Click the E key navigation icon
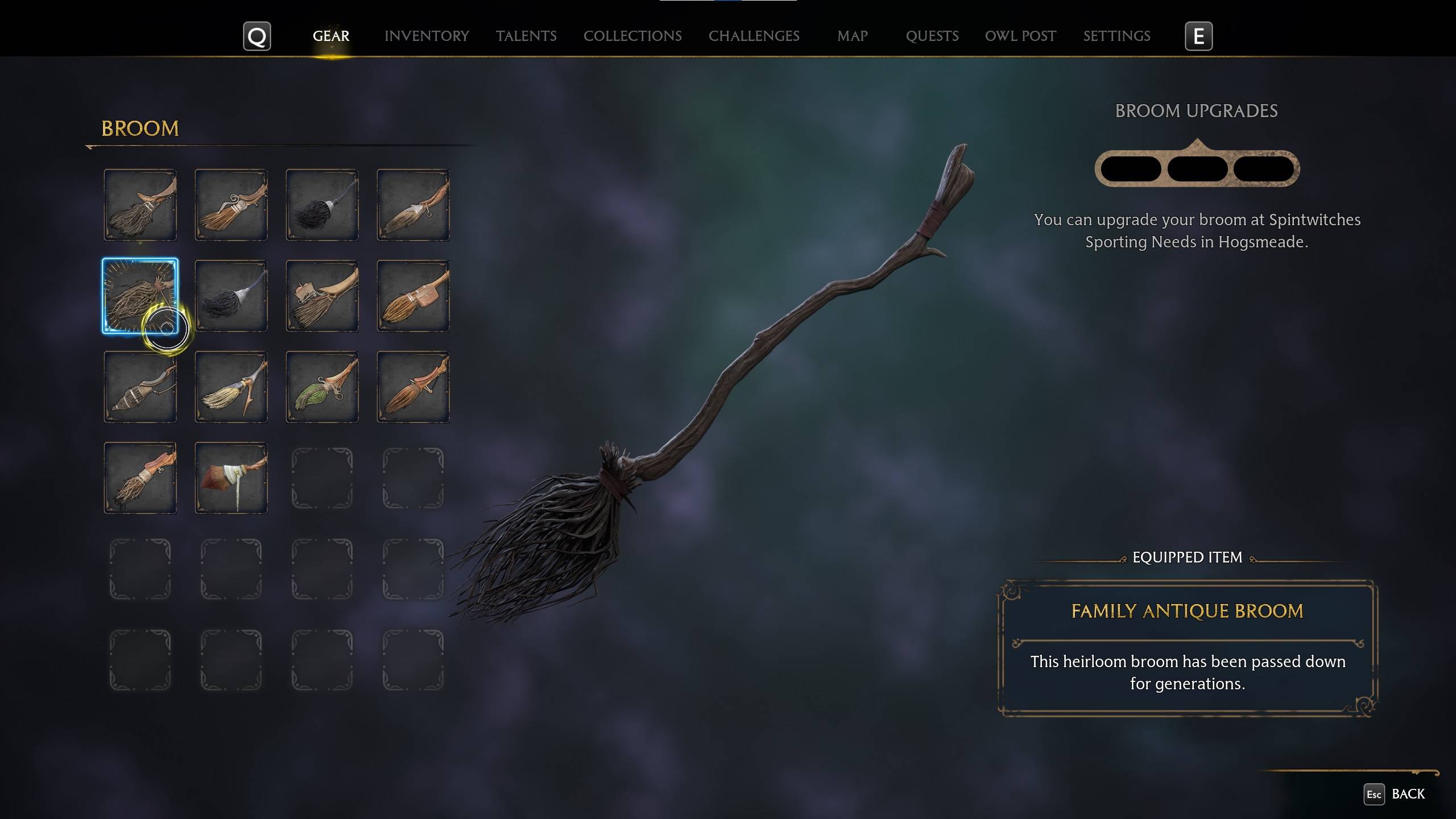 coord(1198,36)
